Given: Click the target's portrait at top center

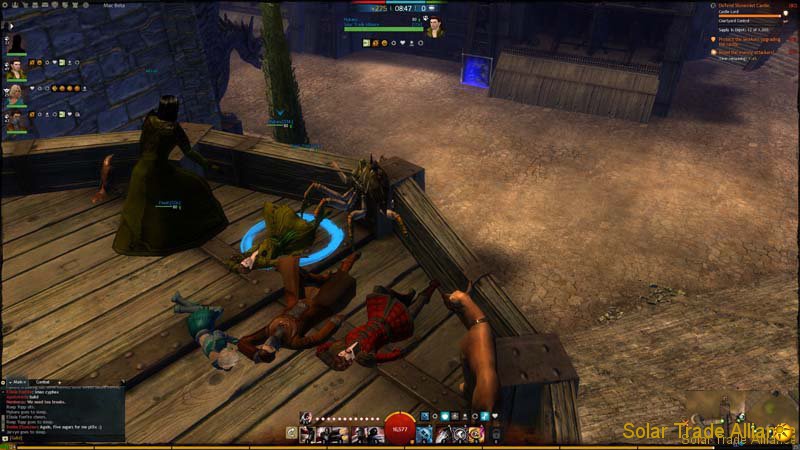Looking at the screenshot, I should [x=435, y=27].
